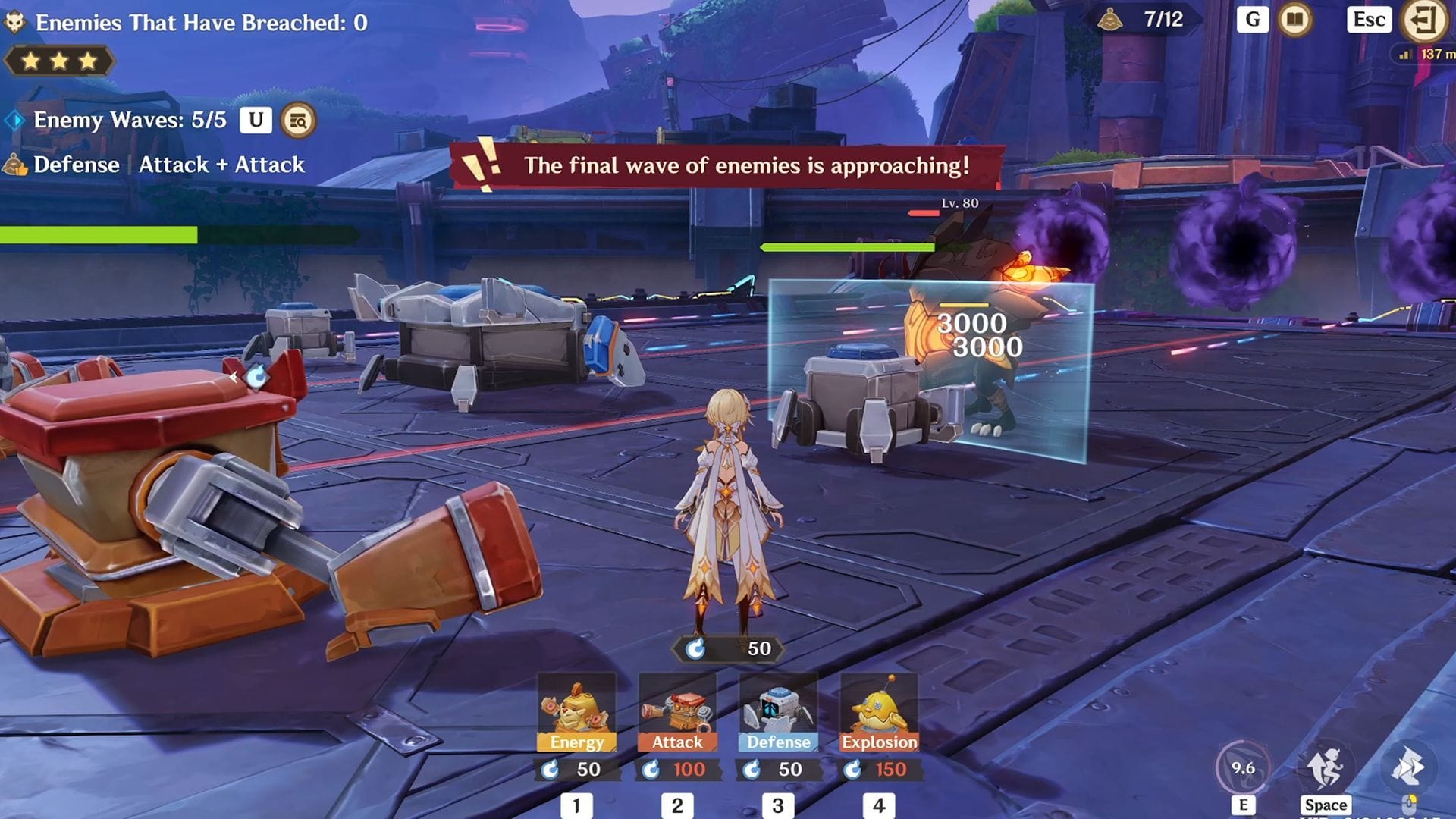The height and width of the screenshot is (819, 1456).
Task: Select the Explosion turret card
Action: 879,713
